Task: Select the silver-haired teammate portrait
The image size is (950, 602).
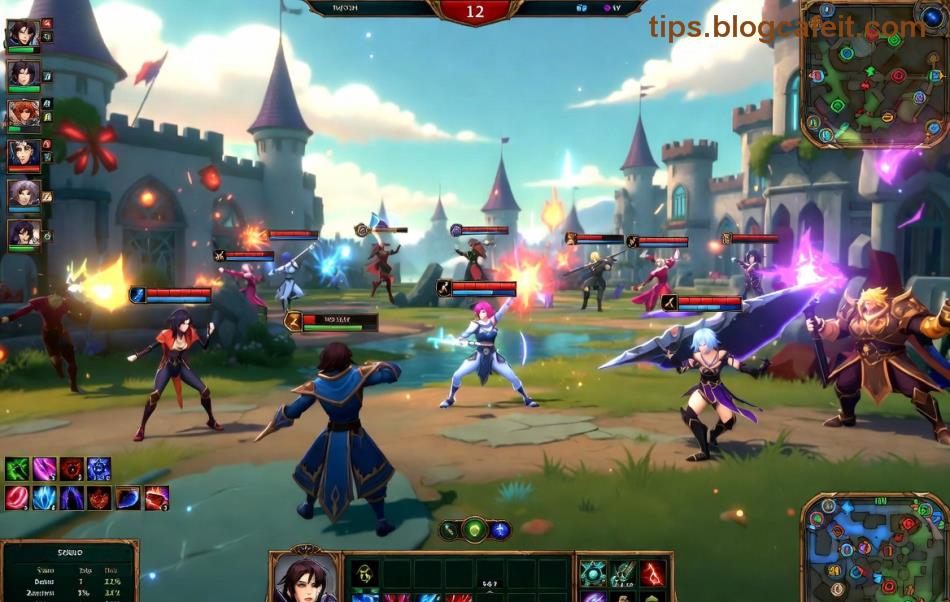Action: pyautogui.click(x=22, y=194)
